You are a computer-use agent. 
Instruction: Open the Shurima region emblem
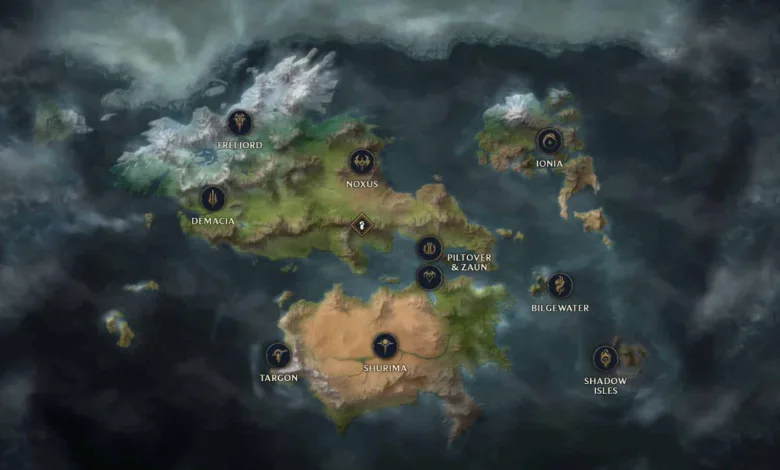point(385,346)
